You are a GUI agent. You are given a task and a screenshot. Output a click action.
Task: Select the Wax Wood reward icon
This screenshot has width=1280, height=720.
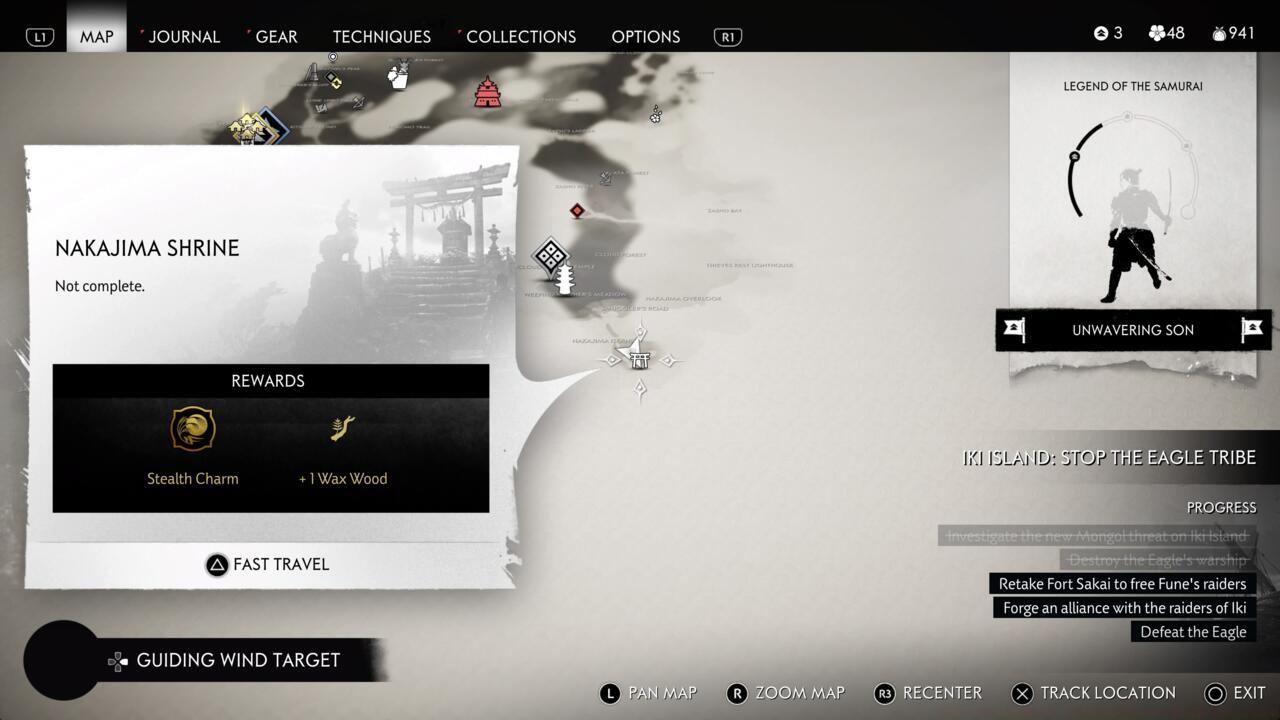343,429
